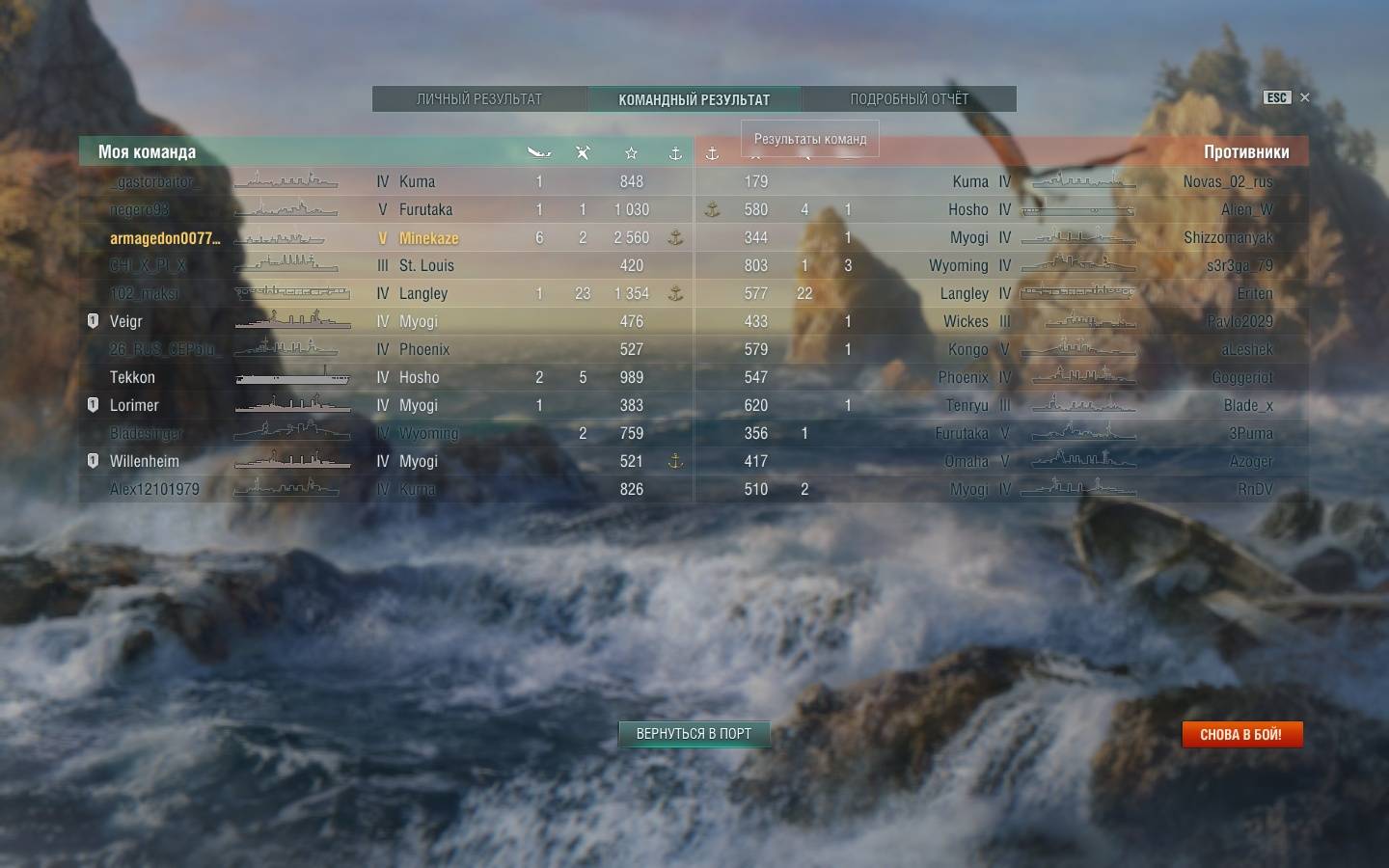Select enemy Novas_02_rus Kuma row
The width and height of the screenshot is (1389, 868).
click(x=1003, y=181)
